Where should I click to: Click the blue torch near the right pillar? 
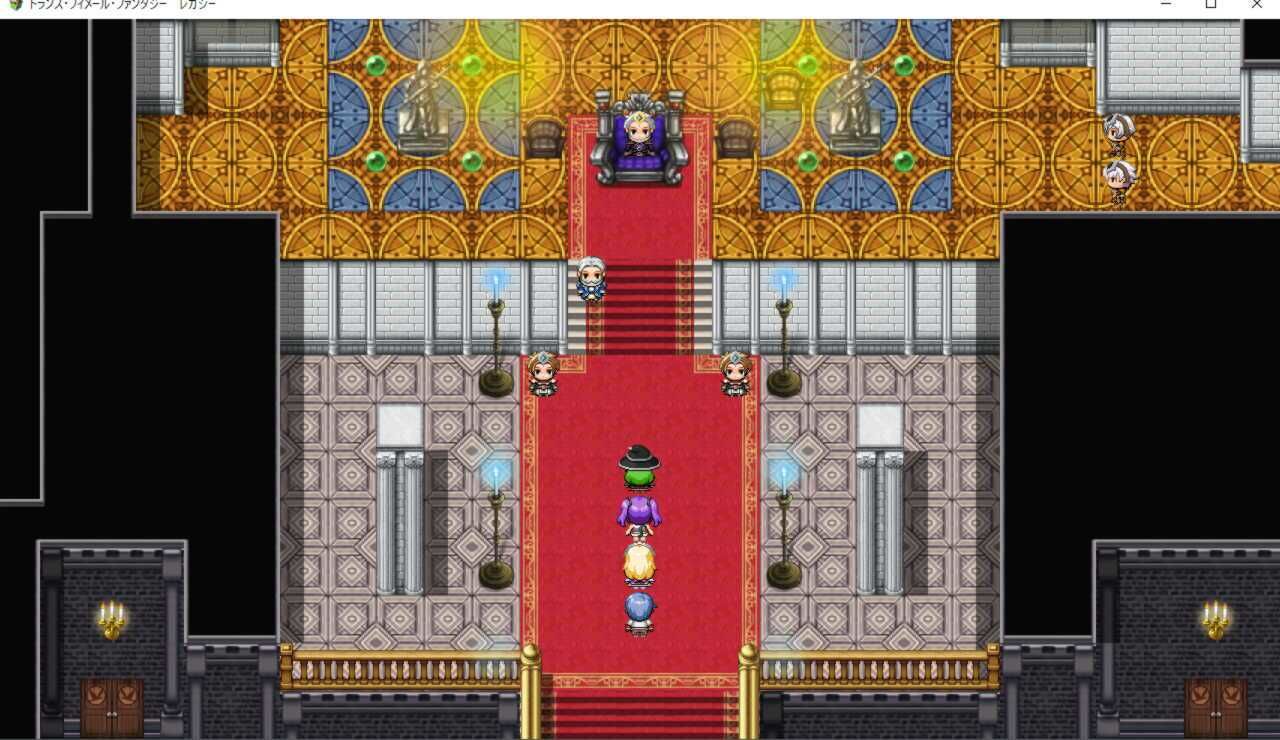click(x=785, y=470)
